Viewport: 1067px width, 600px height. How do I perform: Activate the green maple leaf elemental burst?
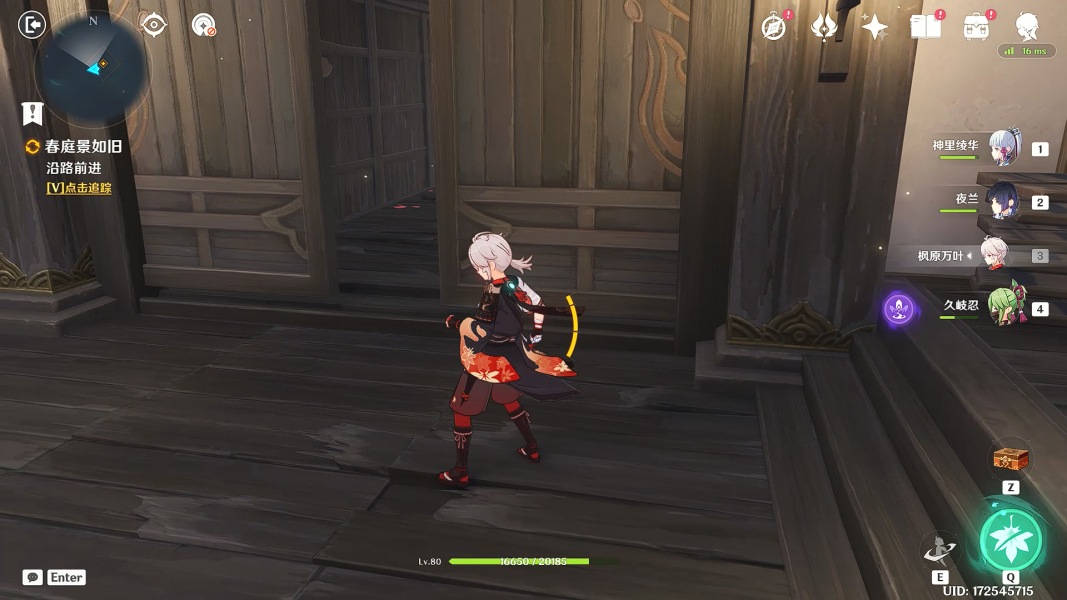pyautogui.click(x=1011, y=540)
